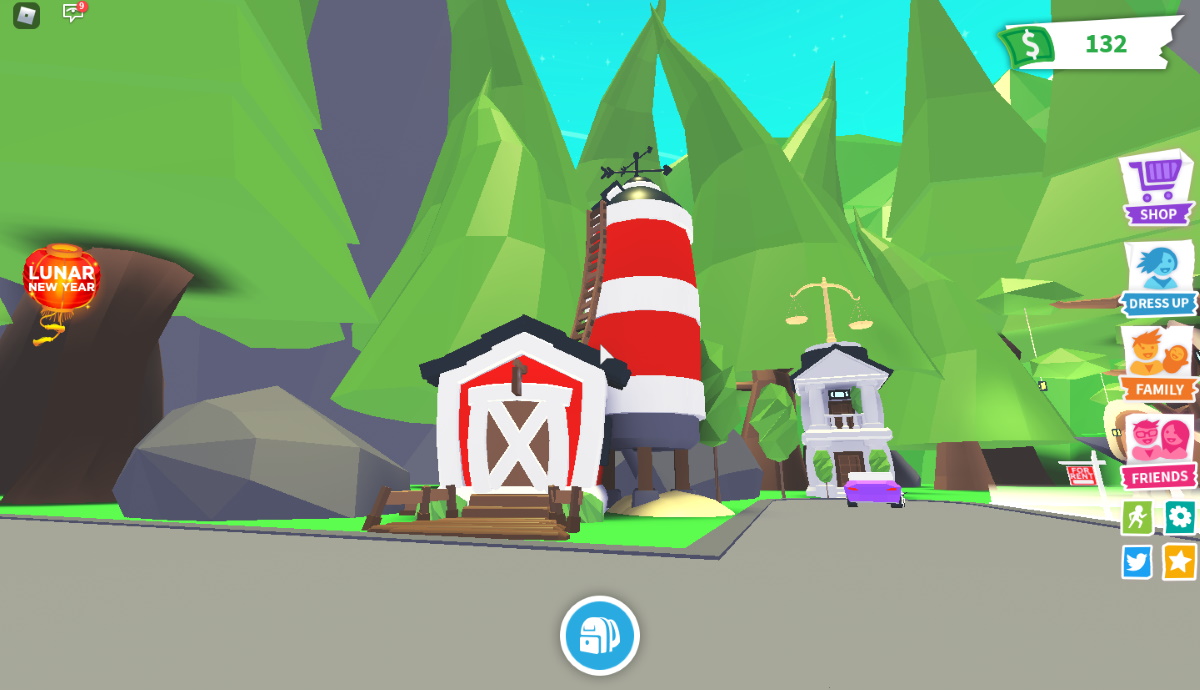Open the Friends menu
Screen dimensions: 1200x690
(1159, 452)
